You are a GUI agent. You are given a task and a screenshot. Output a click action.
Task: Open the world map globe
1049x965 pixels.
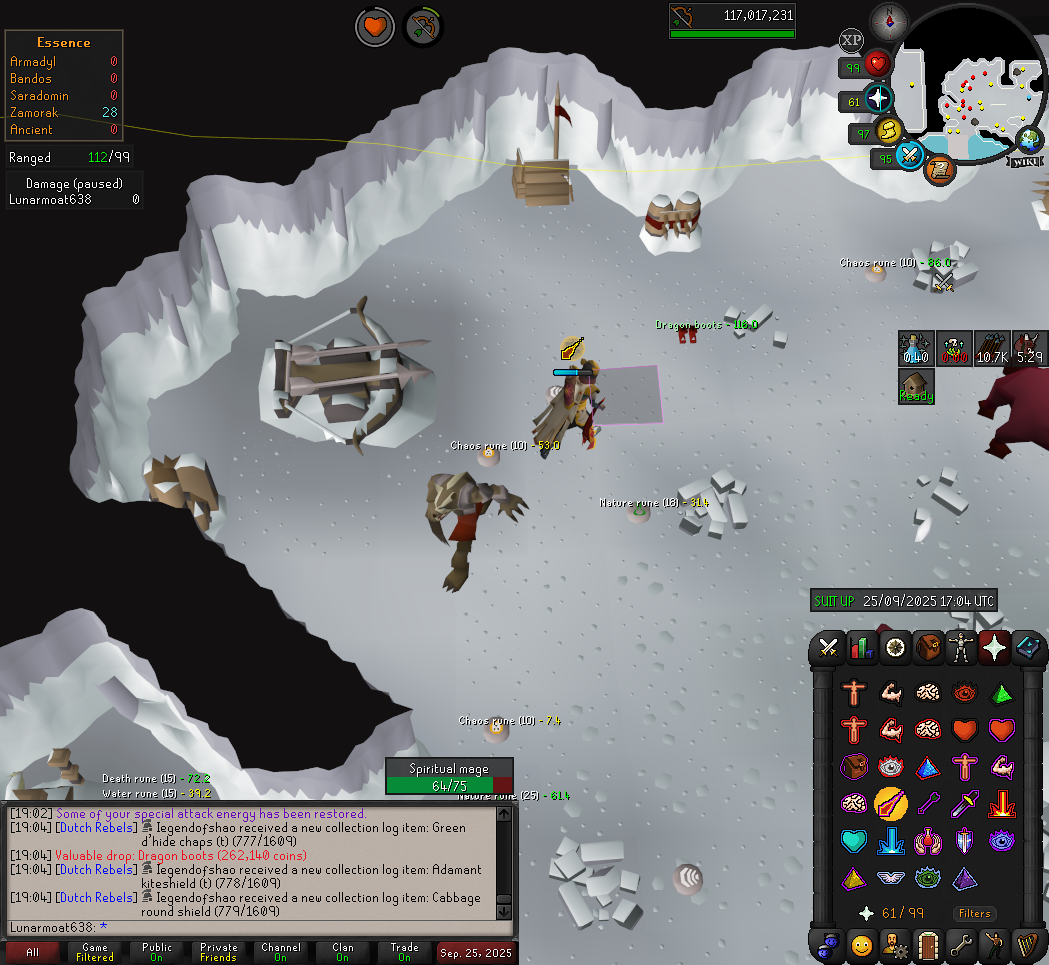coord(1030,140)
